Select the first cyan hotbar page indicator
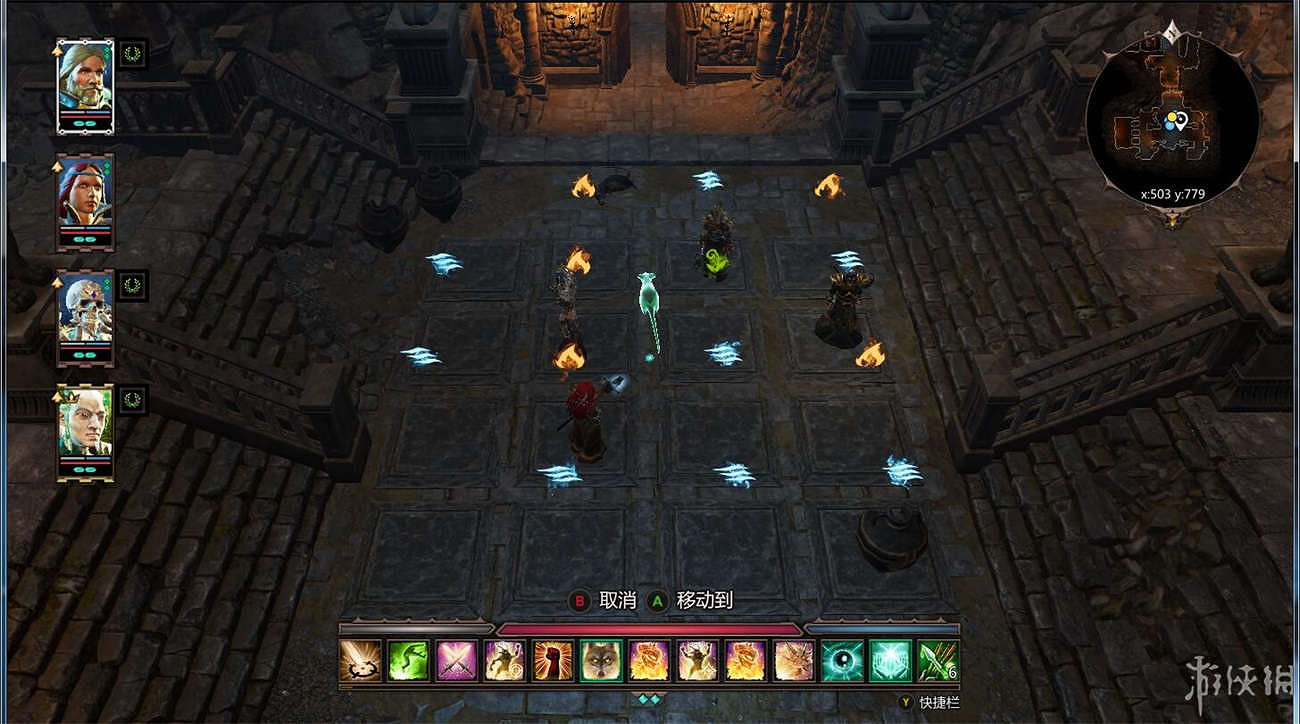The width and height of the screenshot is (1300, 724). point(645,698)
